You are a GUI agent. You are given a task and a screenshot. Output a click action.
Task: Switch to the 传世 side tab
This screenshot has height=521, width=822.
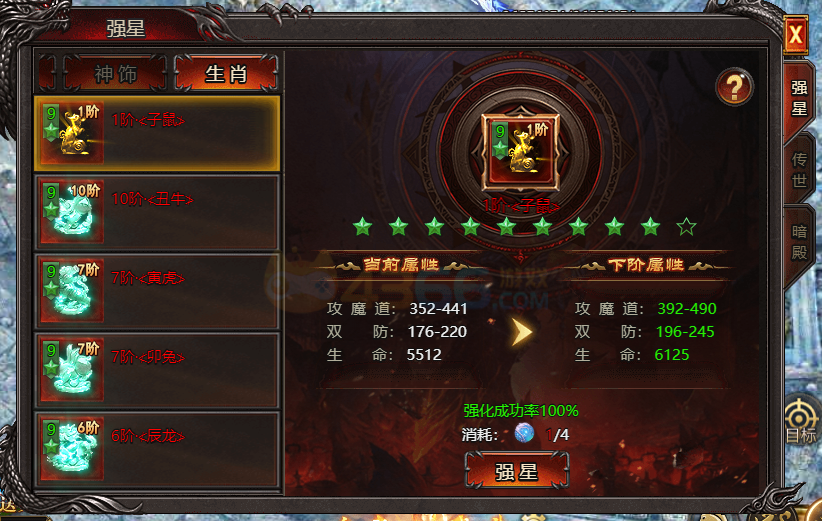point(799,171)
